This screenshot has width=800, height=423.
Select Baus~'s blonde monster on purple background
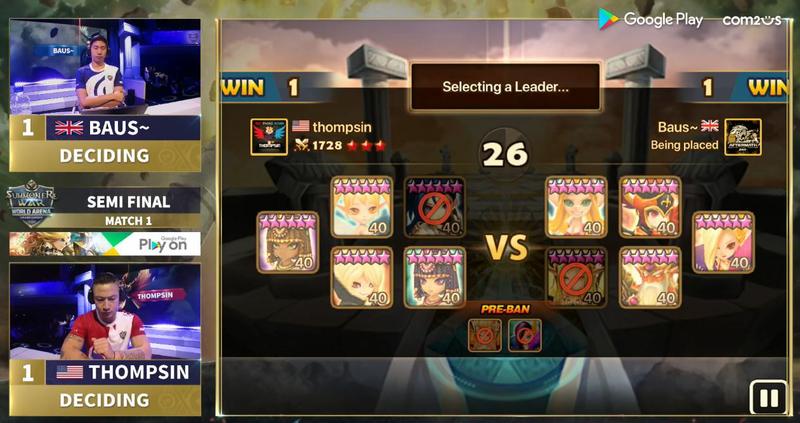point(723,242)
